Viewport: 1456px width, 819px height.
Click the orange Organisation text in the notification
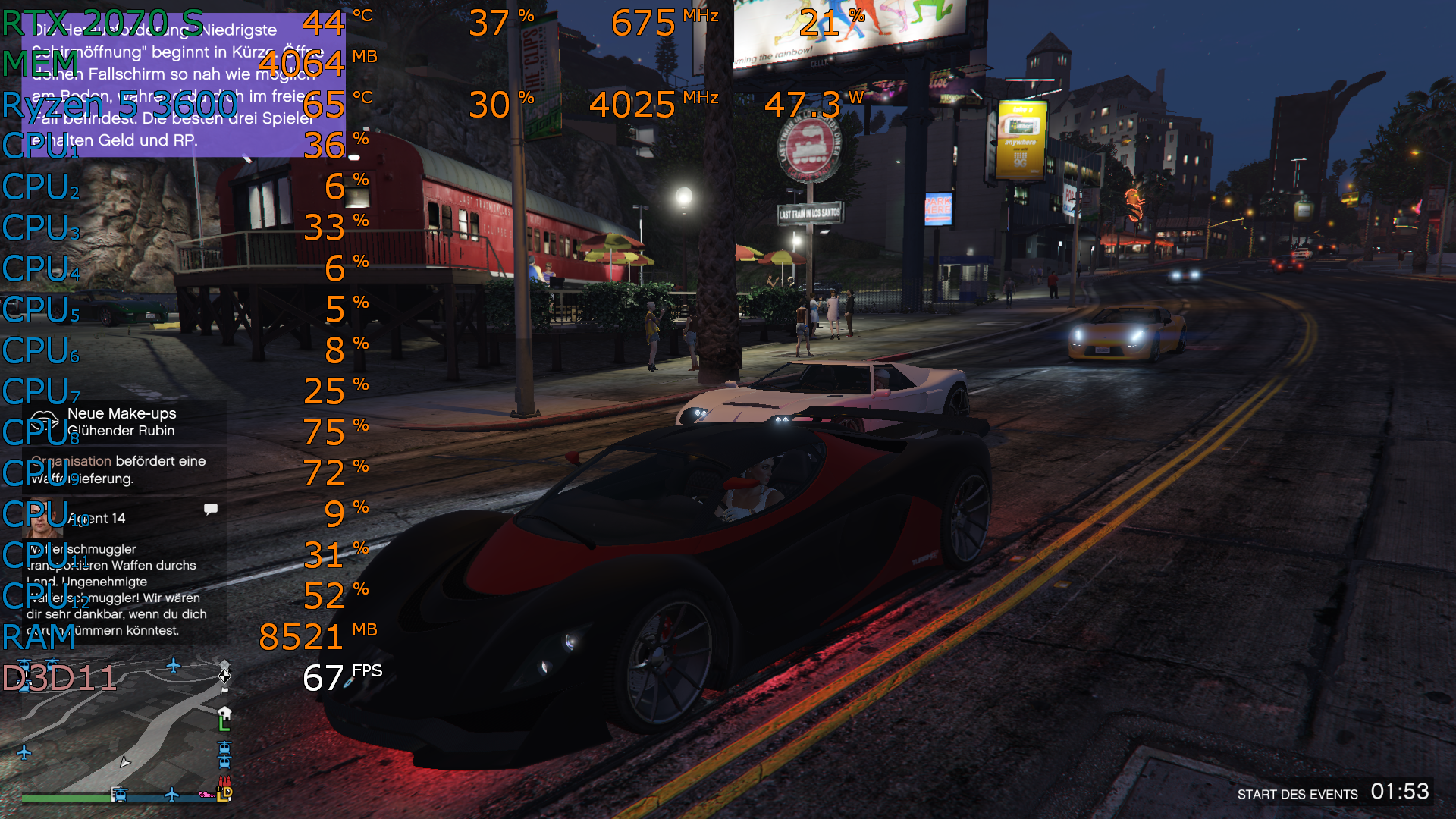[72, 460]
